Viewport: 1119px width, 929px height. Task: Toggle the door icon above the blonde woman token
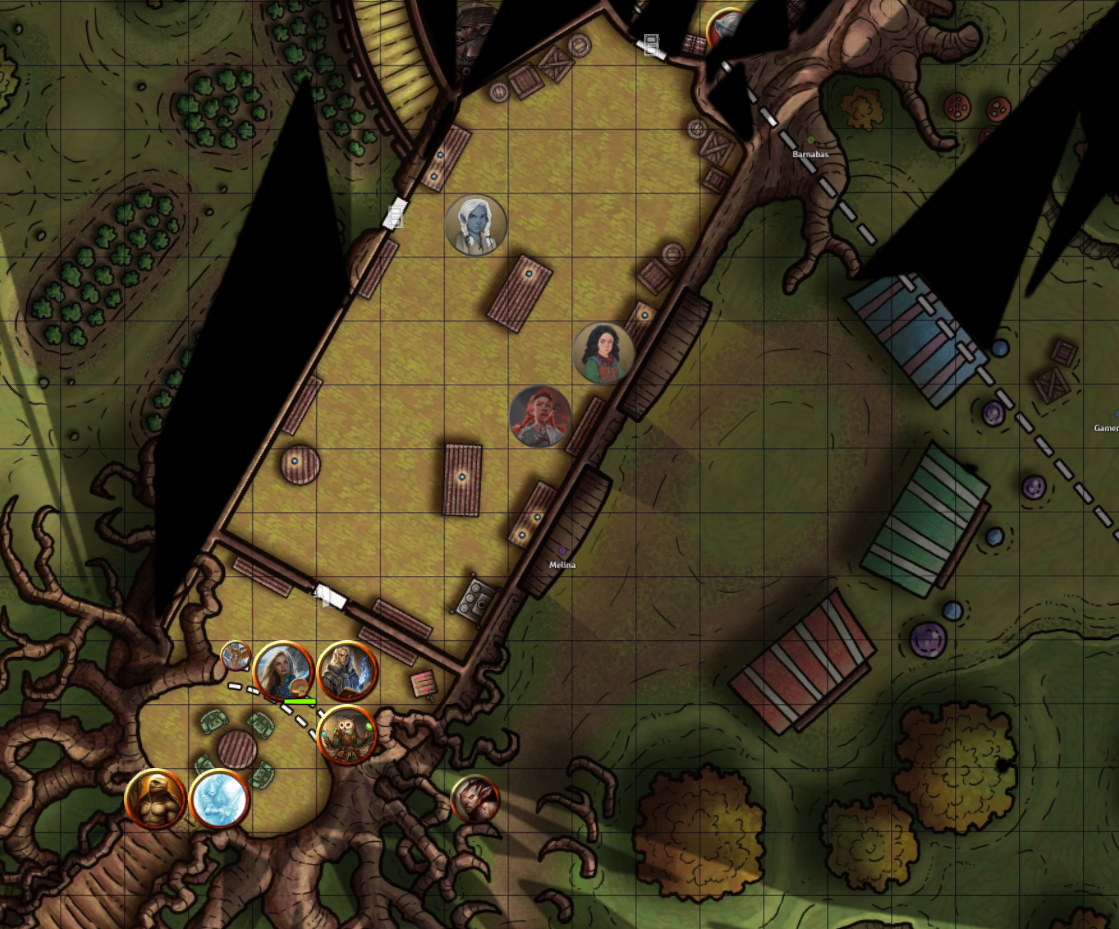[330, 598]
